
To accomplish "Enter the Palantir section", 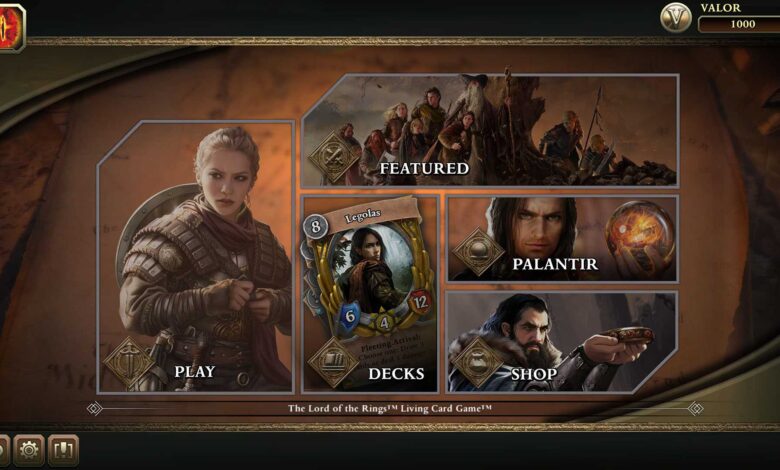I will 562,239.
